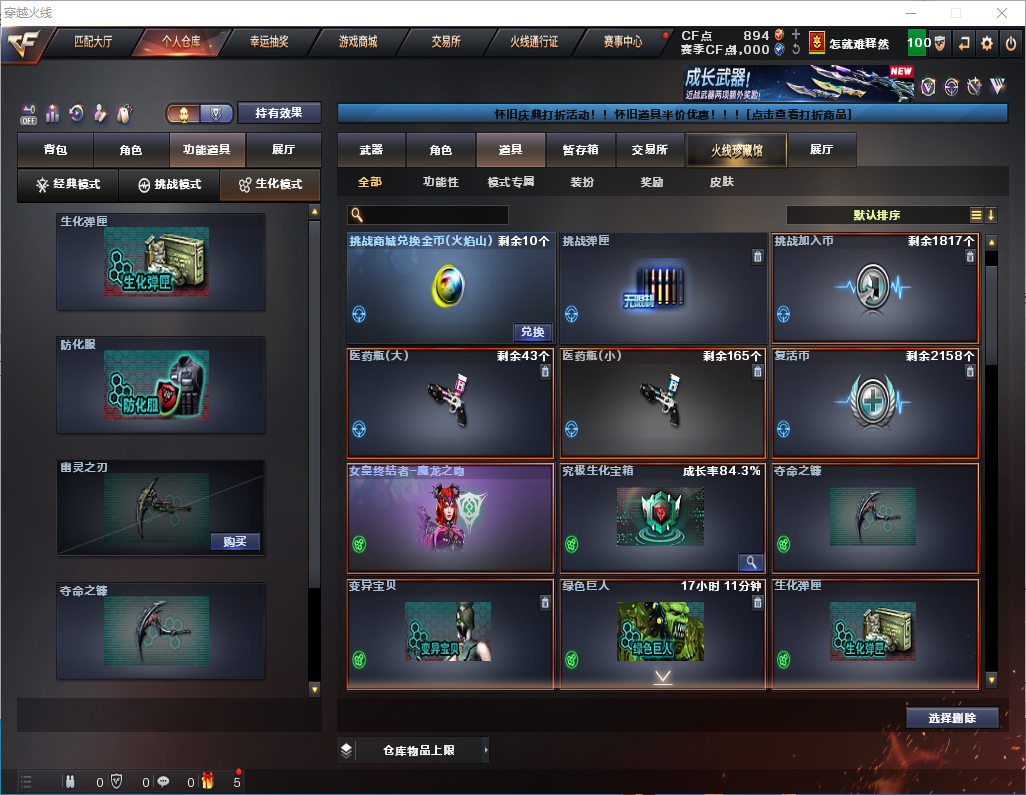Click the 持有效果 button

[x=279, y=113]
